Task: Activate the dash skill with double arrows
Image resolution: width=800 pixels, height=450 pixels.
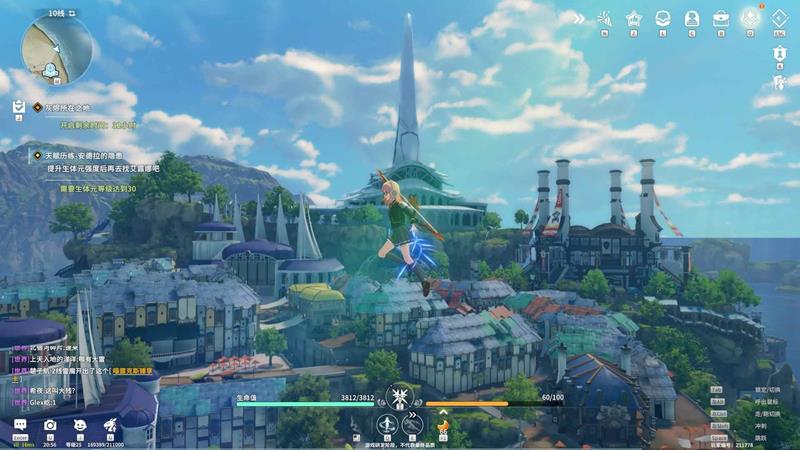Action: (413, 425)
